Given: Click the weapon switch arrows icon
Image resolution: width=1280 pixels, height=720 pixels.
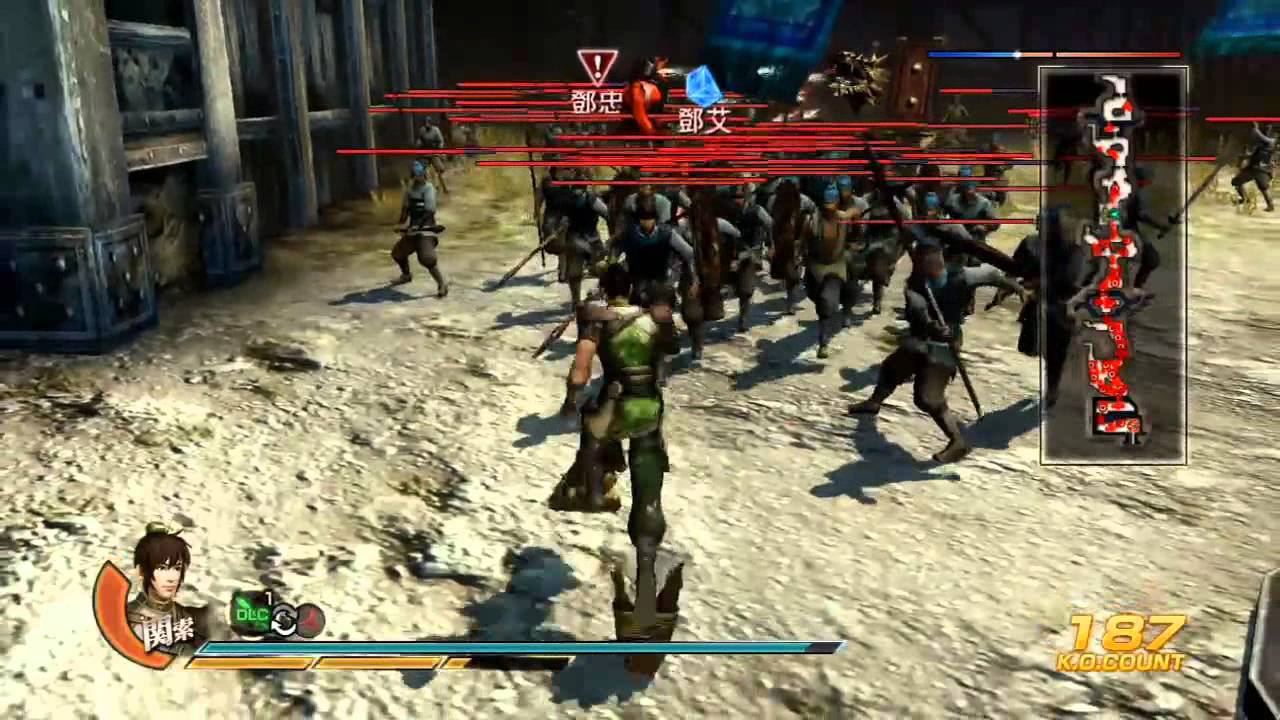Looking at the screenshot, I should 285,622.
